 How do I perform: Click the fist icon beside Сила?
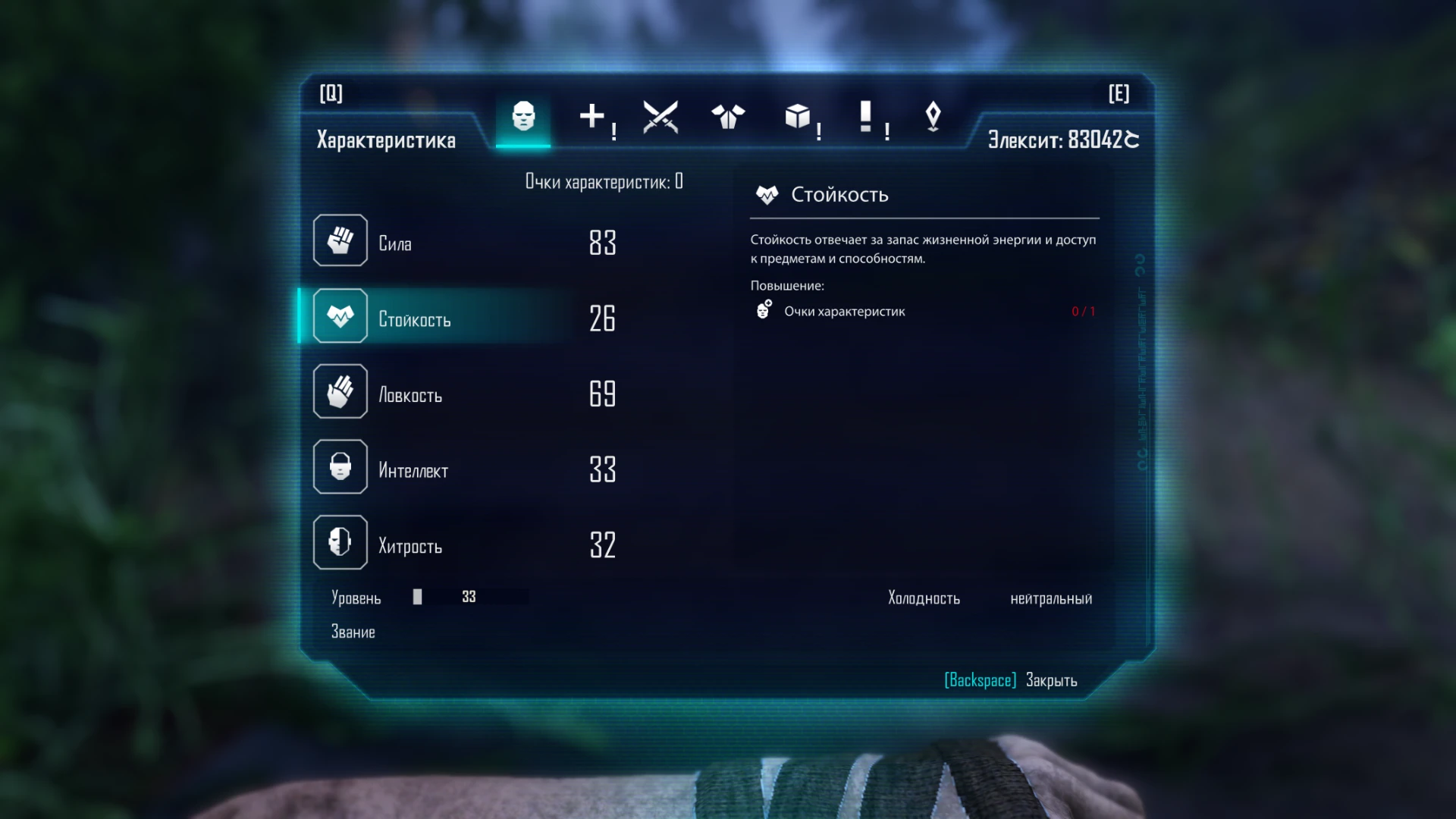click(340, 240)
